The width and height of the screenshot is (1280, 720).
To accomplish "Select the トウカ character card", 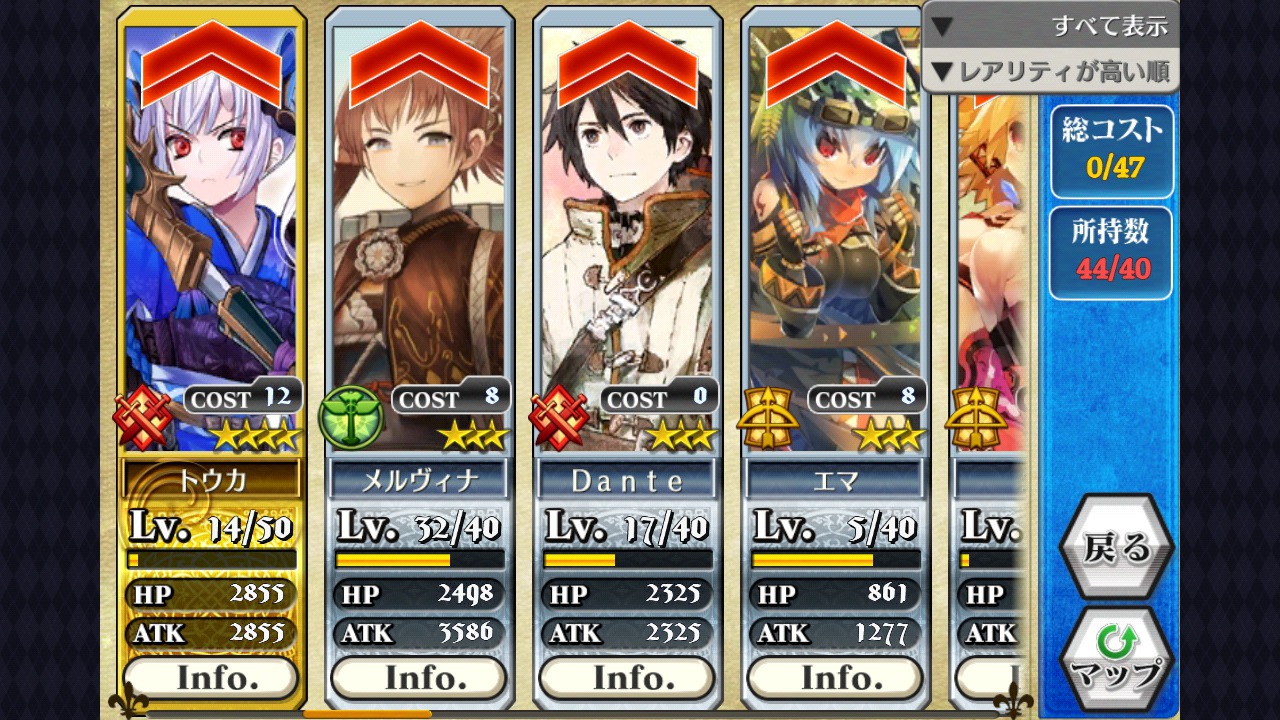I will tap(211, 250).
